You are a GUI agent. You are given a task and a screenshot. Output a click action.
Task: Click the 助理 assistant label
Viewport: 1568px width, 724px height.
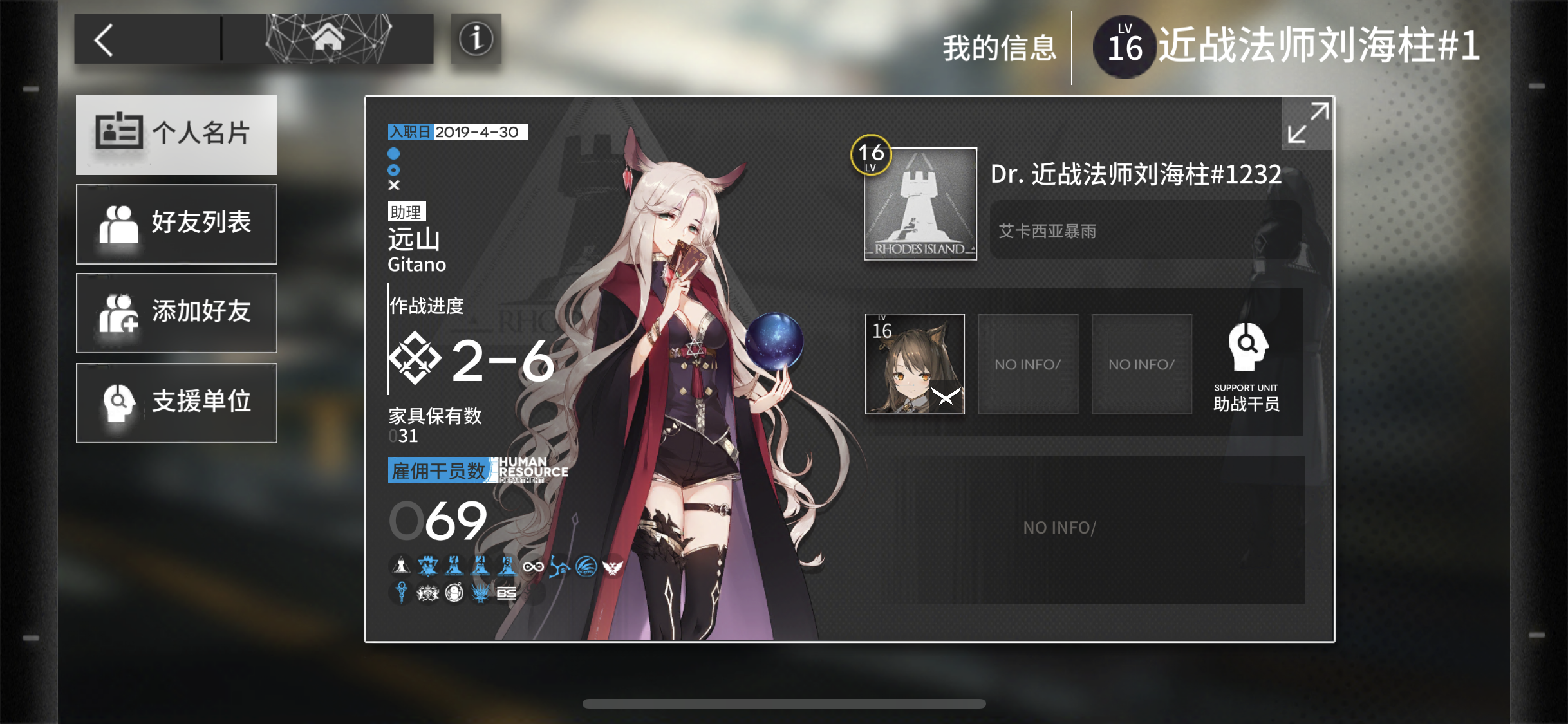(406, 212)
